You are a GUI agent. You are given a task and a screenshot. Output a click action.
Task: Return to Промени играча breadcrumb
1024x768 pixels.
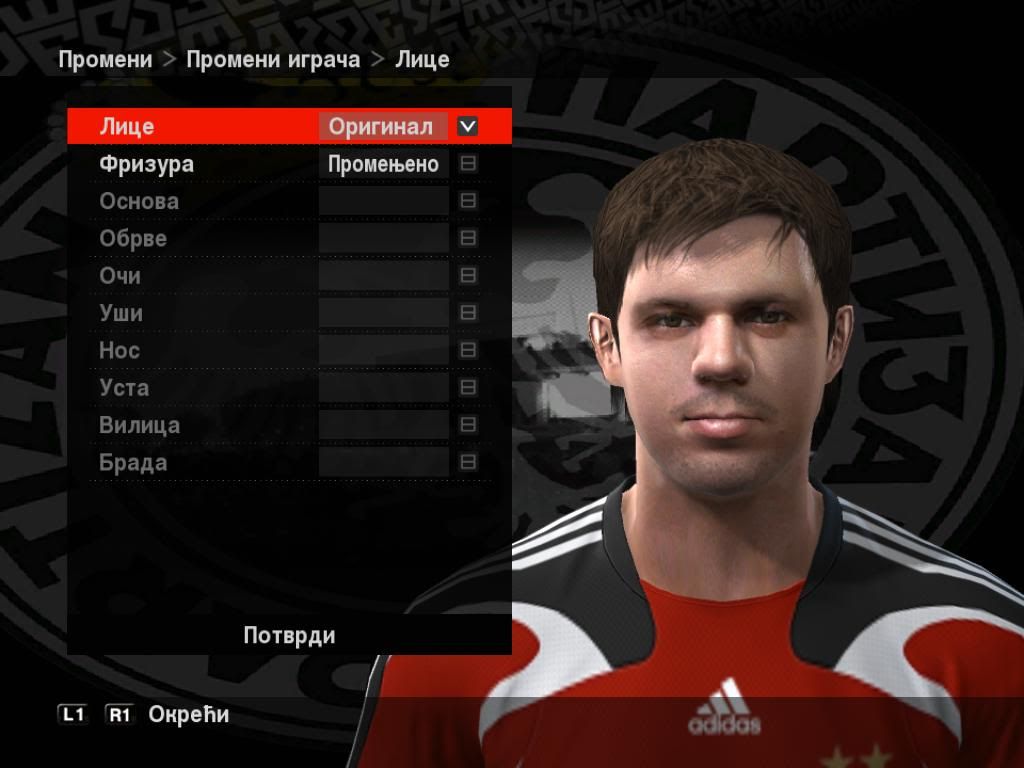273,60
